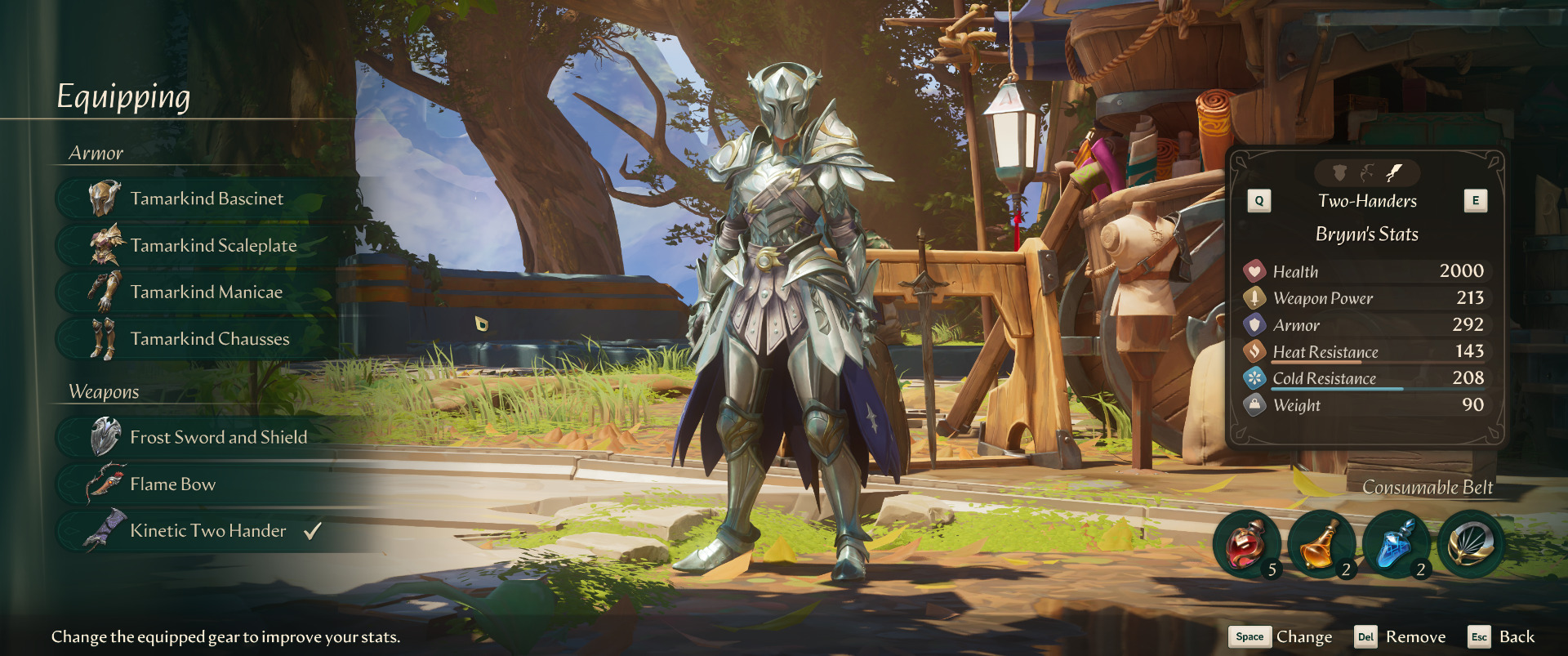This screenshot has width=1568, height=656.
Task: Click the Change button
Action: coord(1281,637)
